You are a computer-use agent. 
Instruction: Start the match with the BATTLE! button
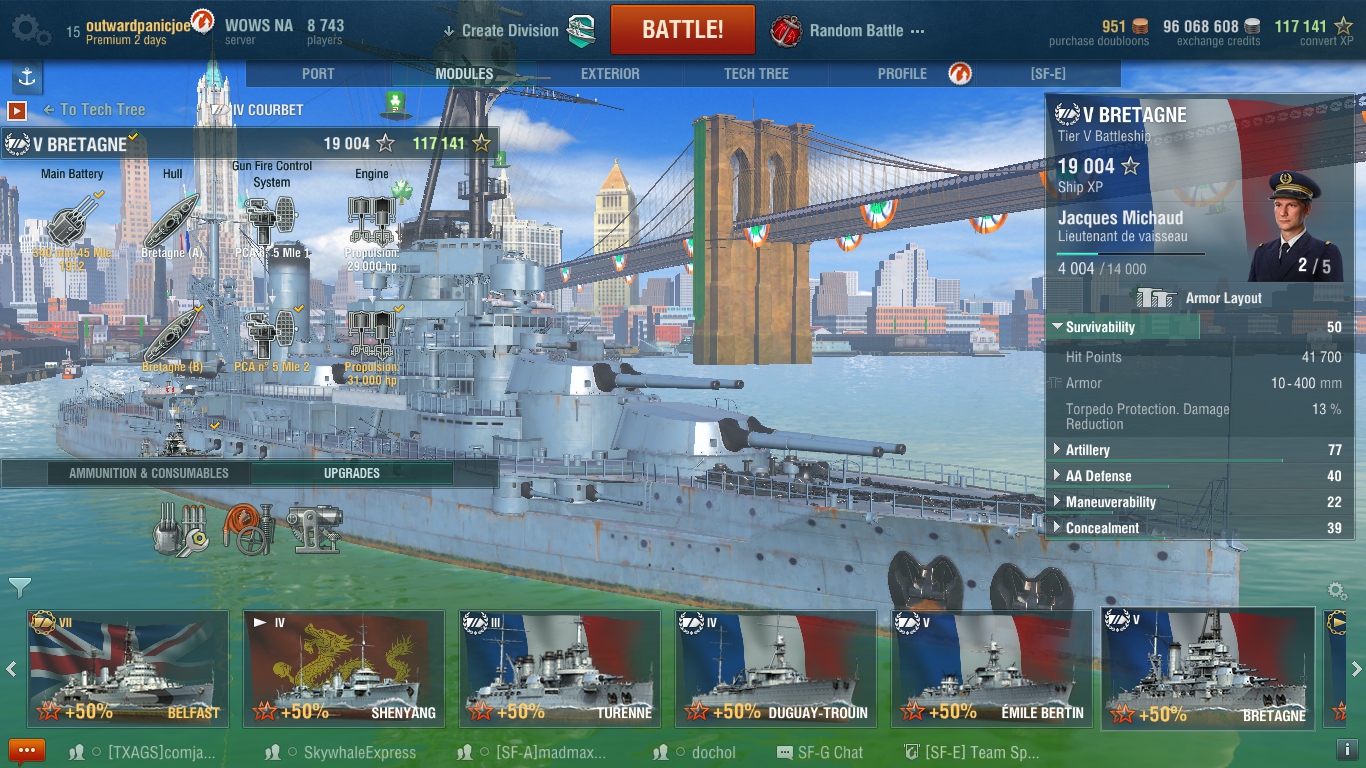point(682,29)
